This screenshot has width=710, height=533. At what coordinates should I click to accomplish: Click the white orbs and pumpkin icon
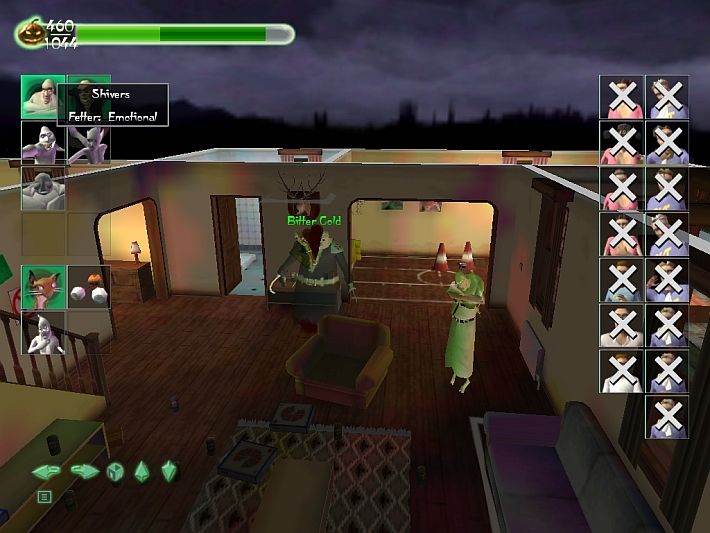[88, 286]
